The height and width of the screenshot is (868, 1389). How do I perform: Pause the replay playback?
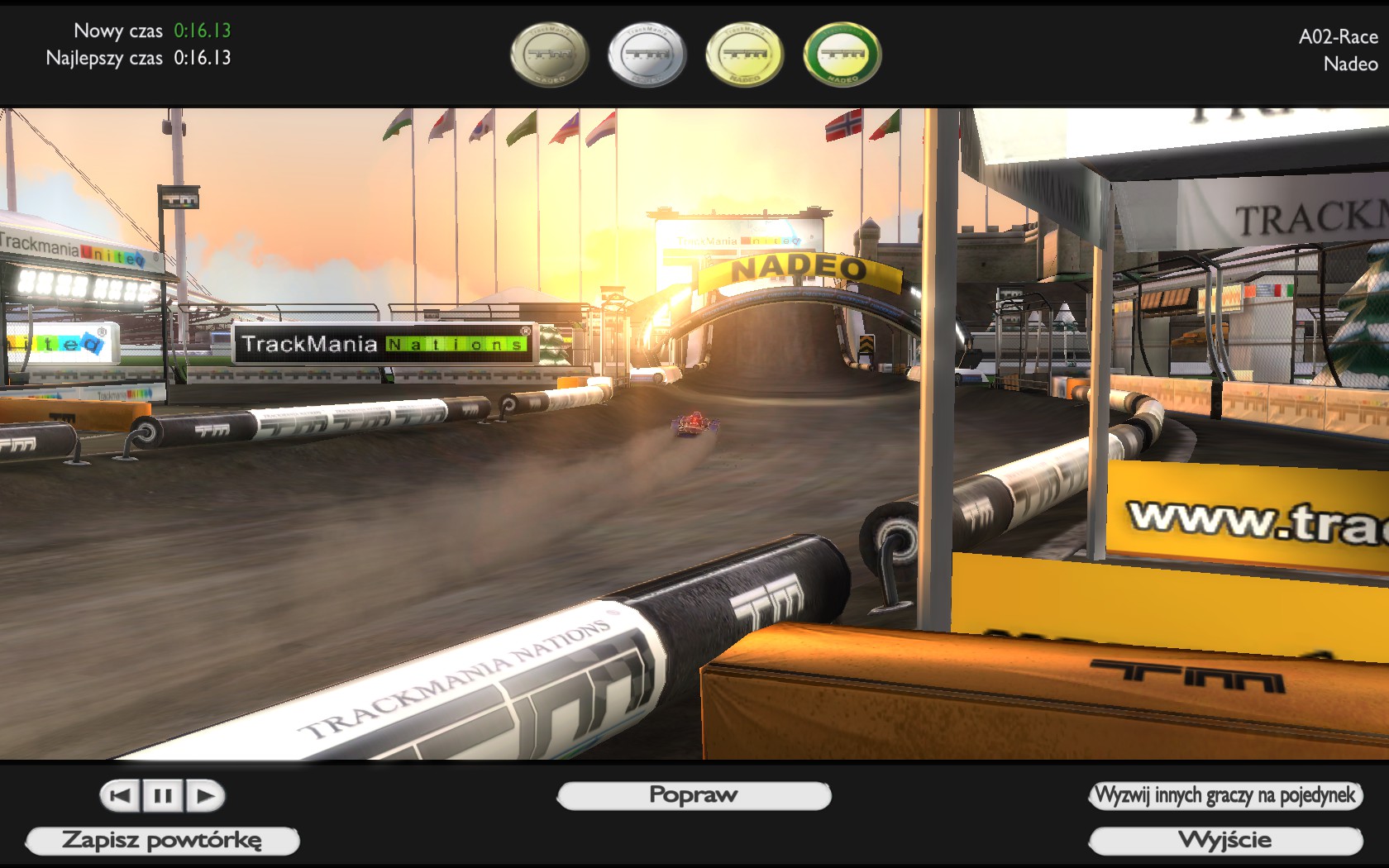pyautogui.click(x=163, y=796)
